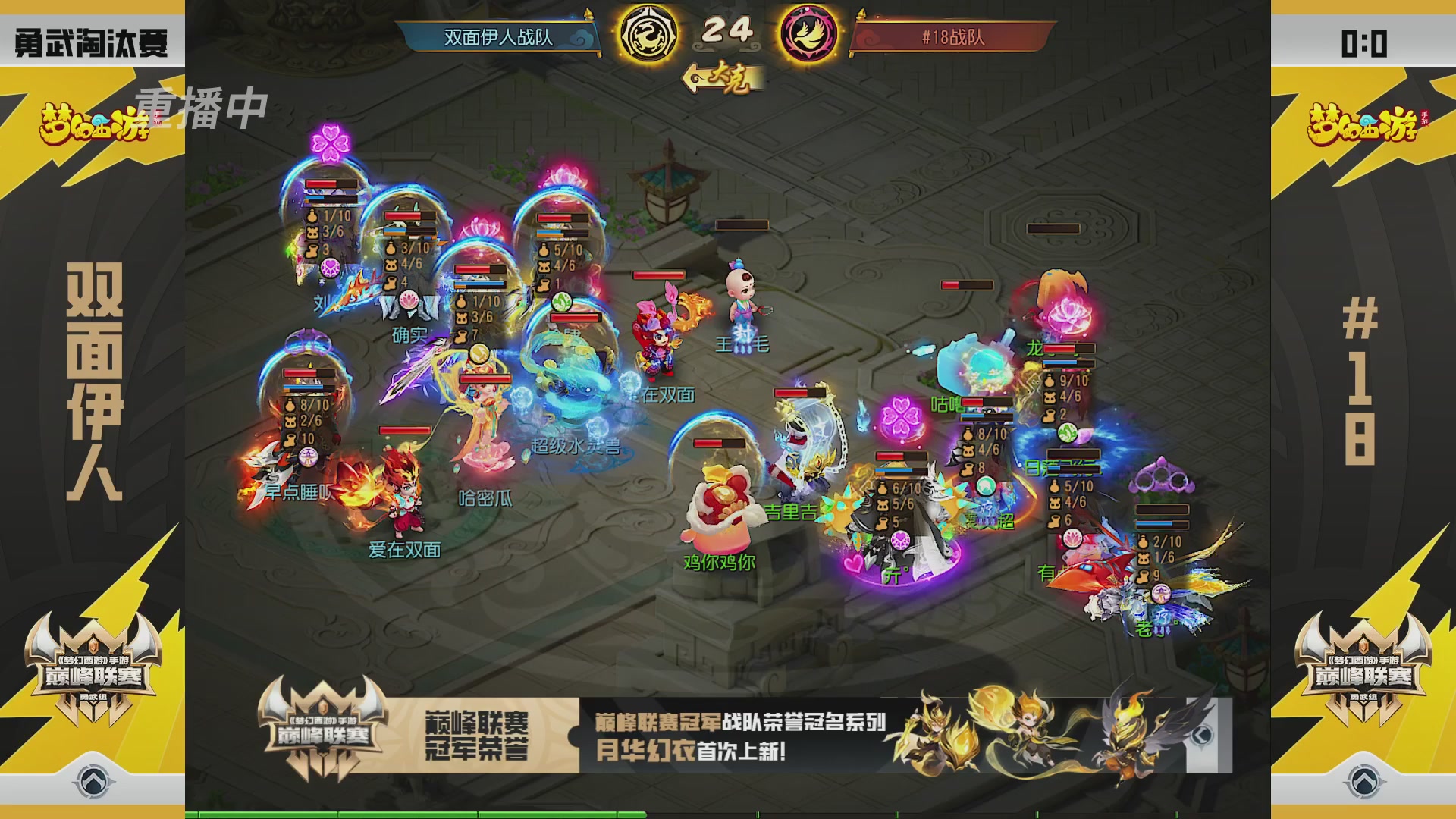Screen dimensions: 1456x819
Task: Click the green leaf buff icon on 超级水灵兽
Action: click(x=560, y=303)
